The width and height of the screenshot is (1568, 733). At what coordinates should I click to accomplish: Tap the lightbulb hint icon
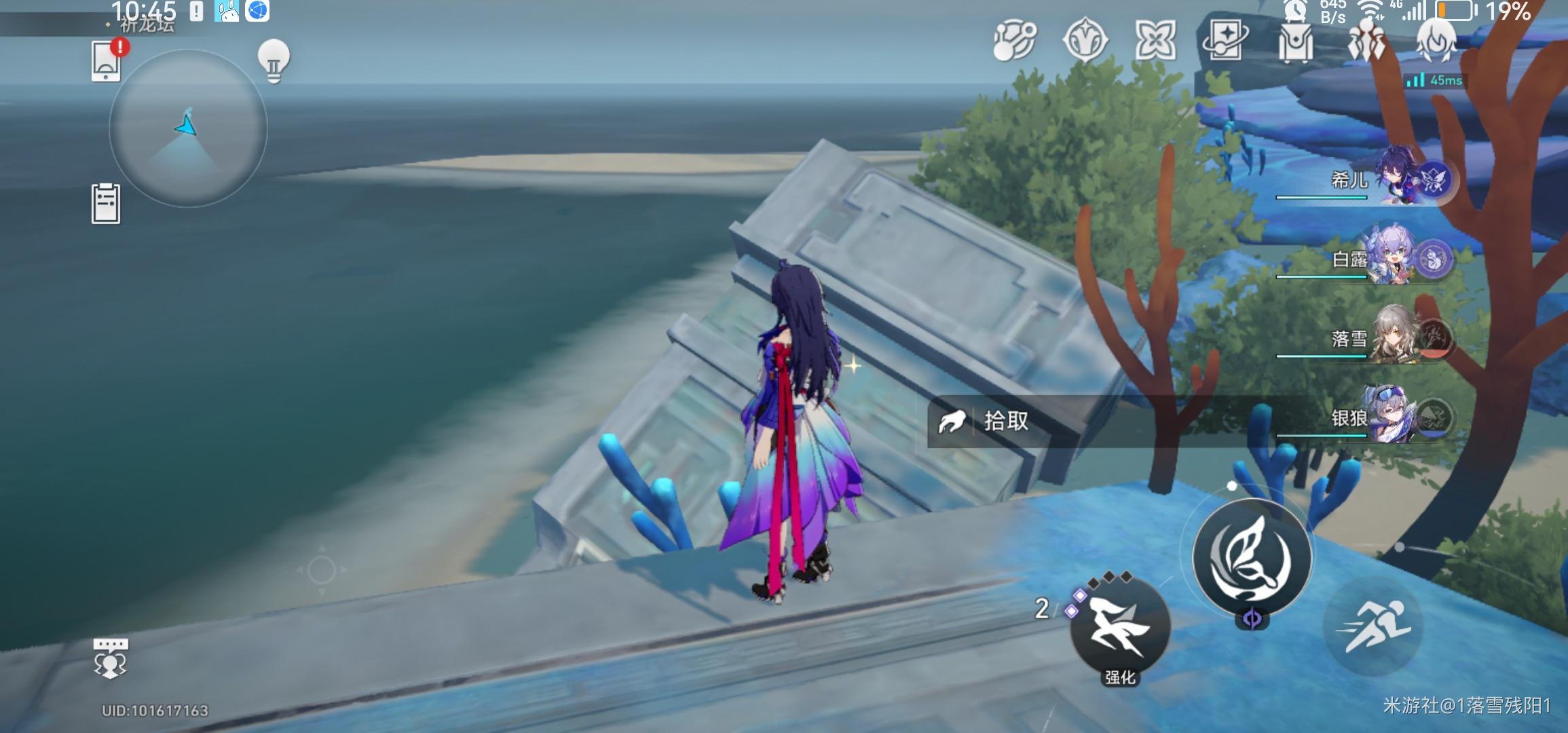click(274, 61)
